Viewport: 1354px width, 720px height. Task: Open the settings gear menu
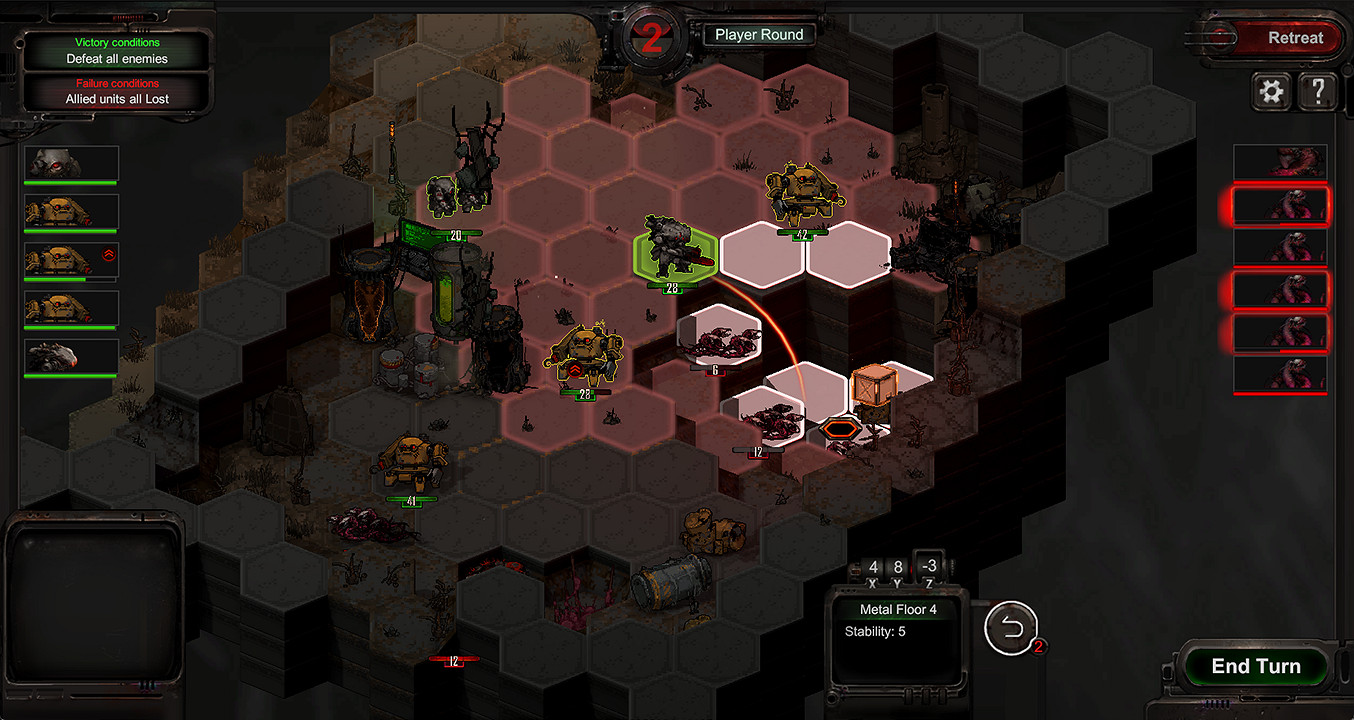(x=1271, y=93)
